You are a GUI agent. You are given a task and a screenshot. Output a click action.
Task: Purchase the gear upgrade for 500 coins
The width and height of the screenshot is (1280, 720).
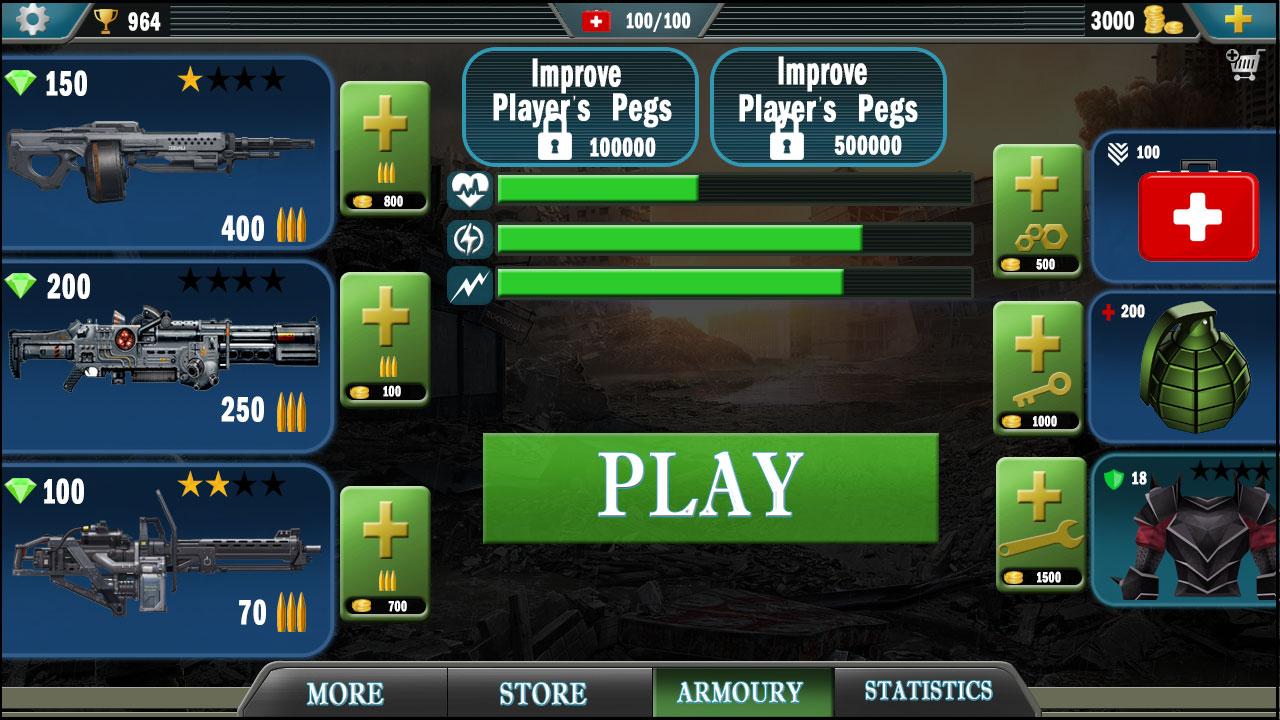tap(1038, 207)
